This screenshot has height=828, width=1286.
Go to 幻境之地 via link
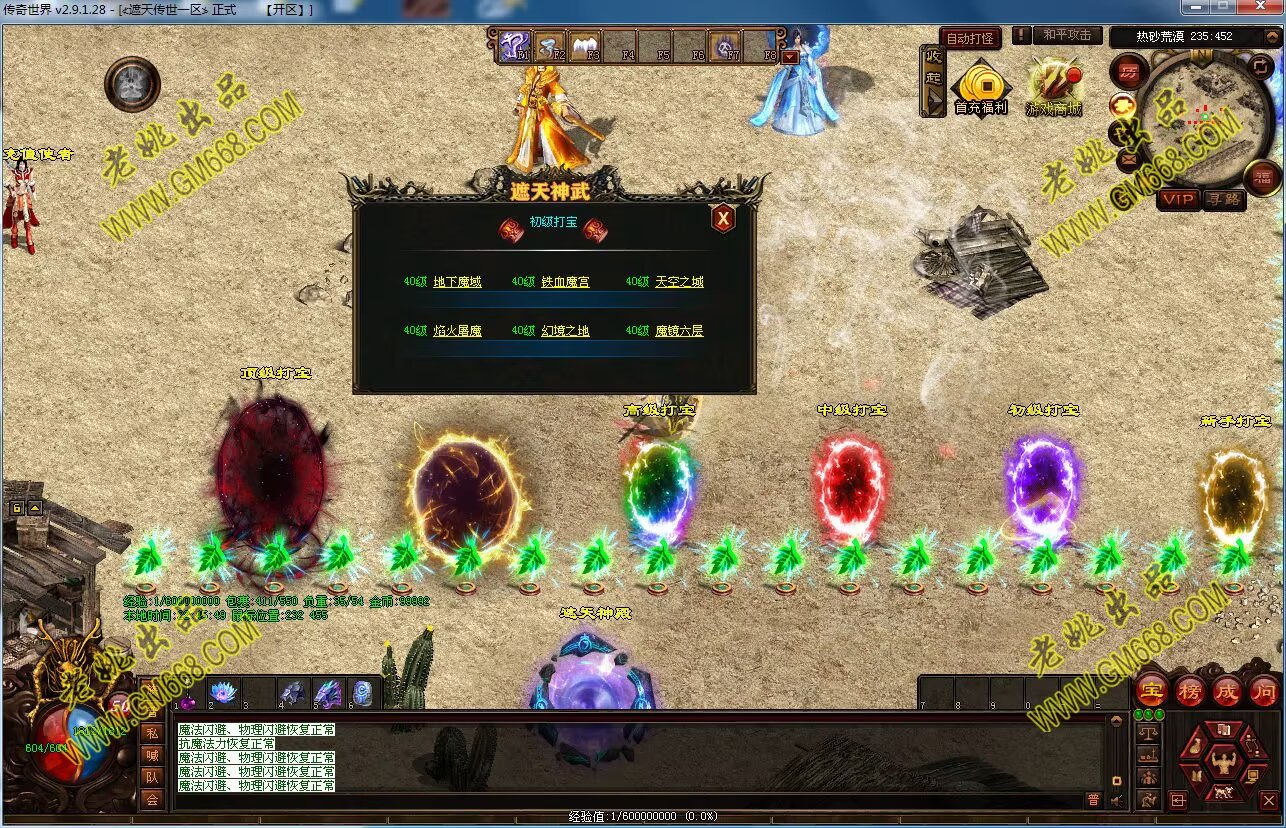pos(565,331)
